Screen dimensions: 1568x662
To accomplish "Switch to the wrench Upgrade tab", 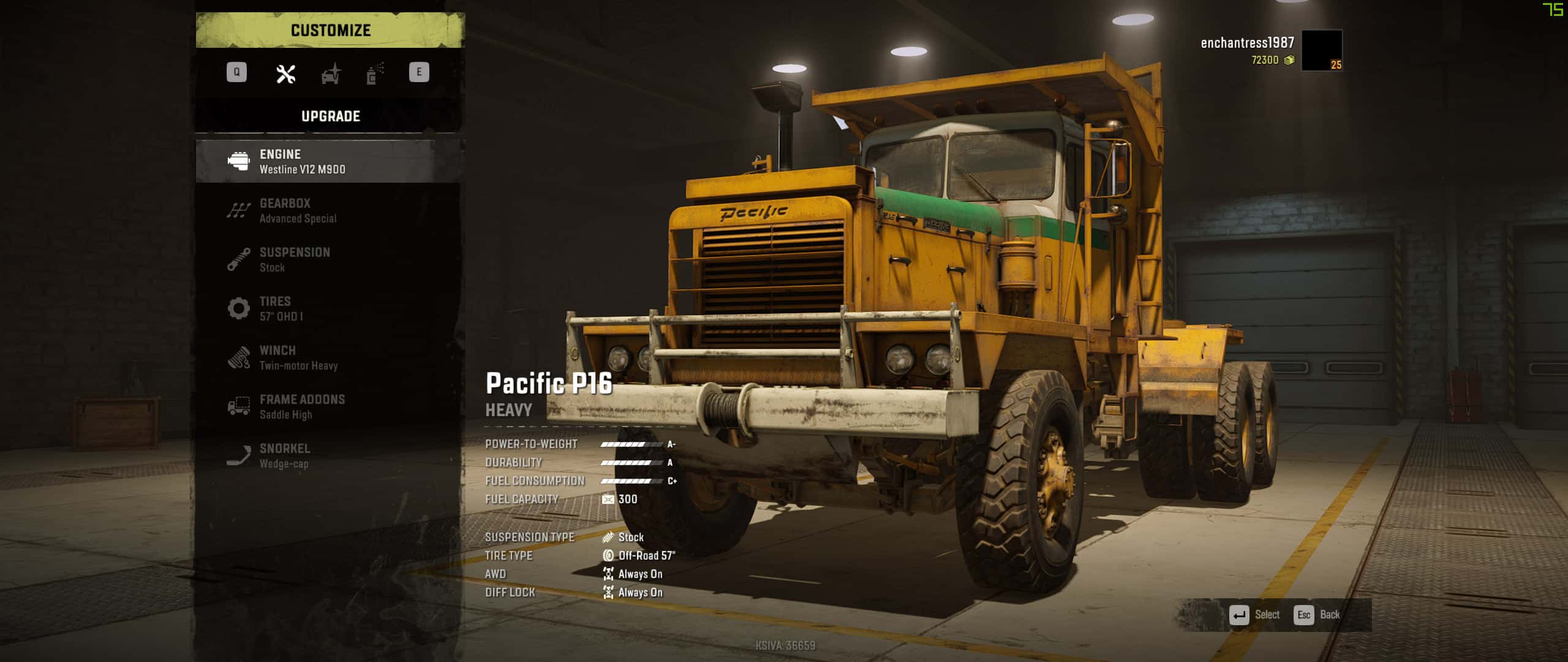I will coord(285,74).
